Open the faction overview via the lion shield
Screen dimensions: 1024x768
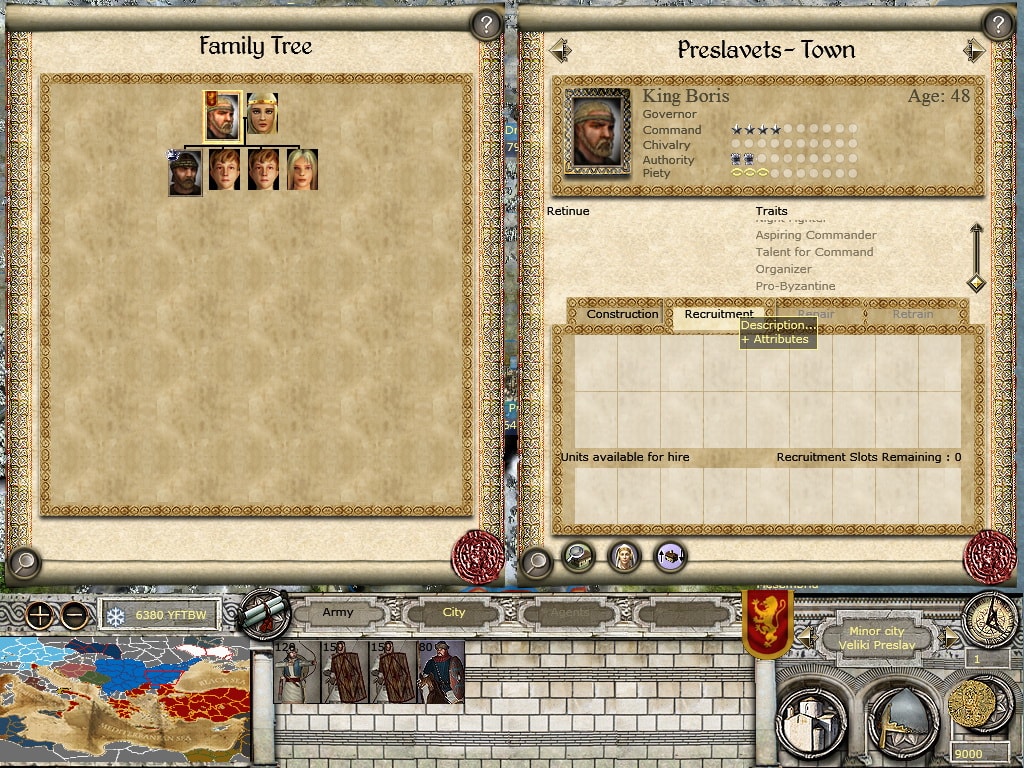point(768,621)
